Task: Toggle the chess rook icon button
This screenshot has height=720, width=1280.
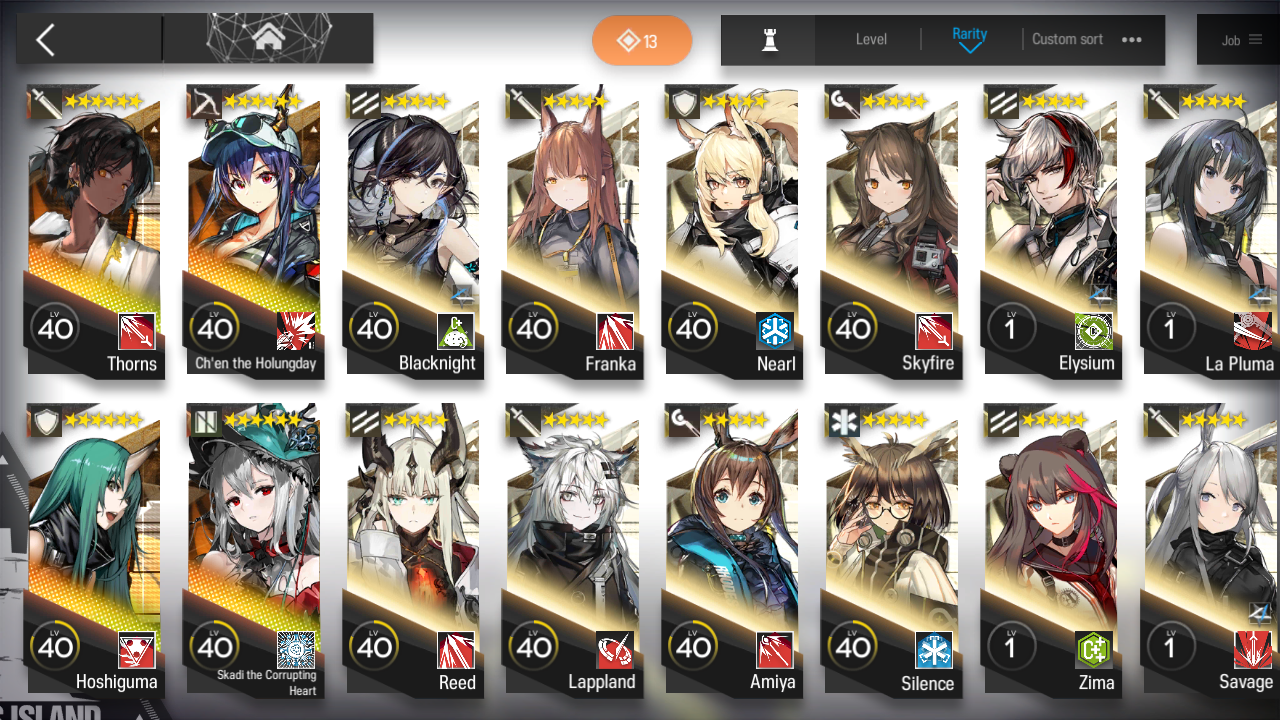Action: [x=769, y=40]
